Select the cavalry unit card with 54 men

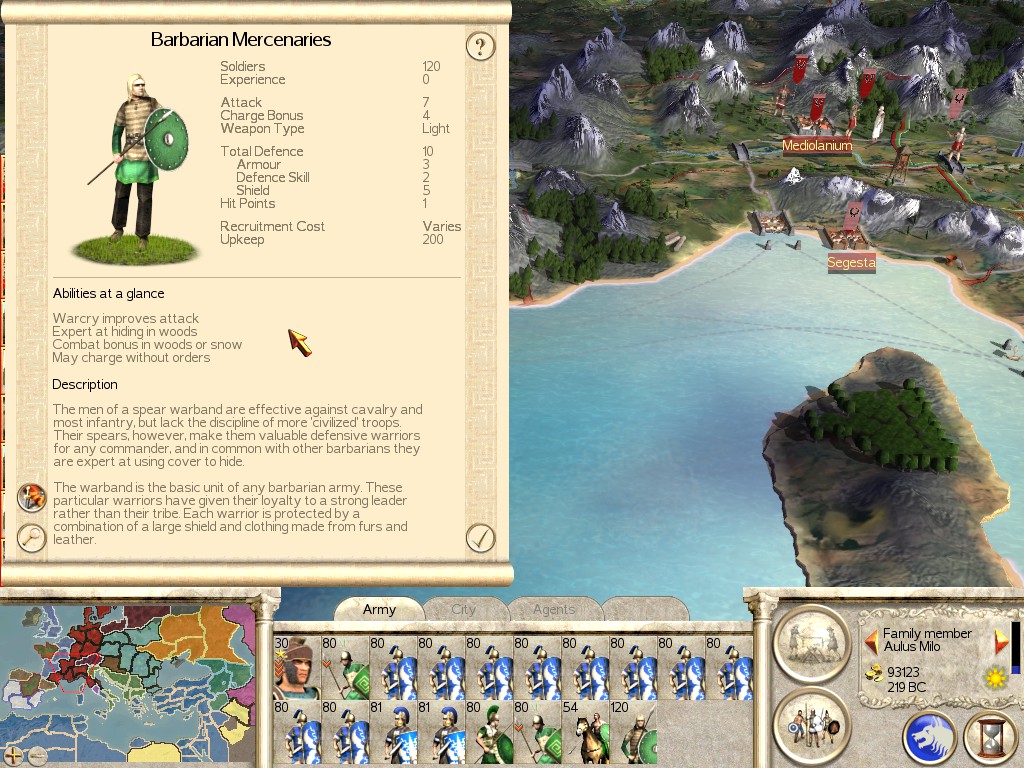click(x=584, y=731)
